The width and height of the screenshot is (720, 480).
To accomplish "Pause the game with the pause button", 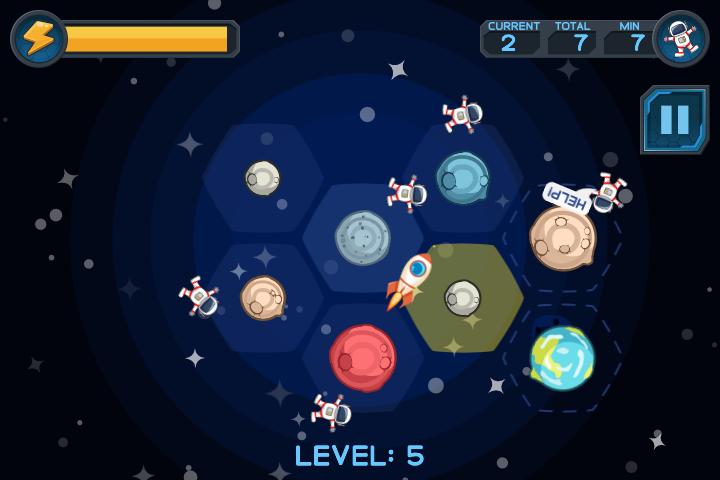I will pos(674,119).
